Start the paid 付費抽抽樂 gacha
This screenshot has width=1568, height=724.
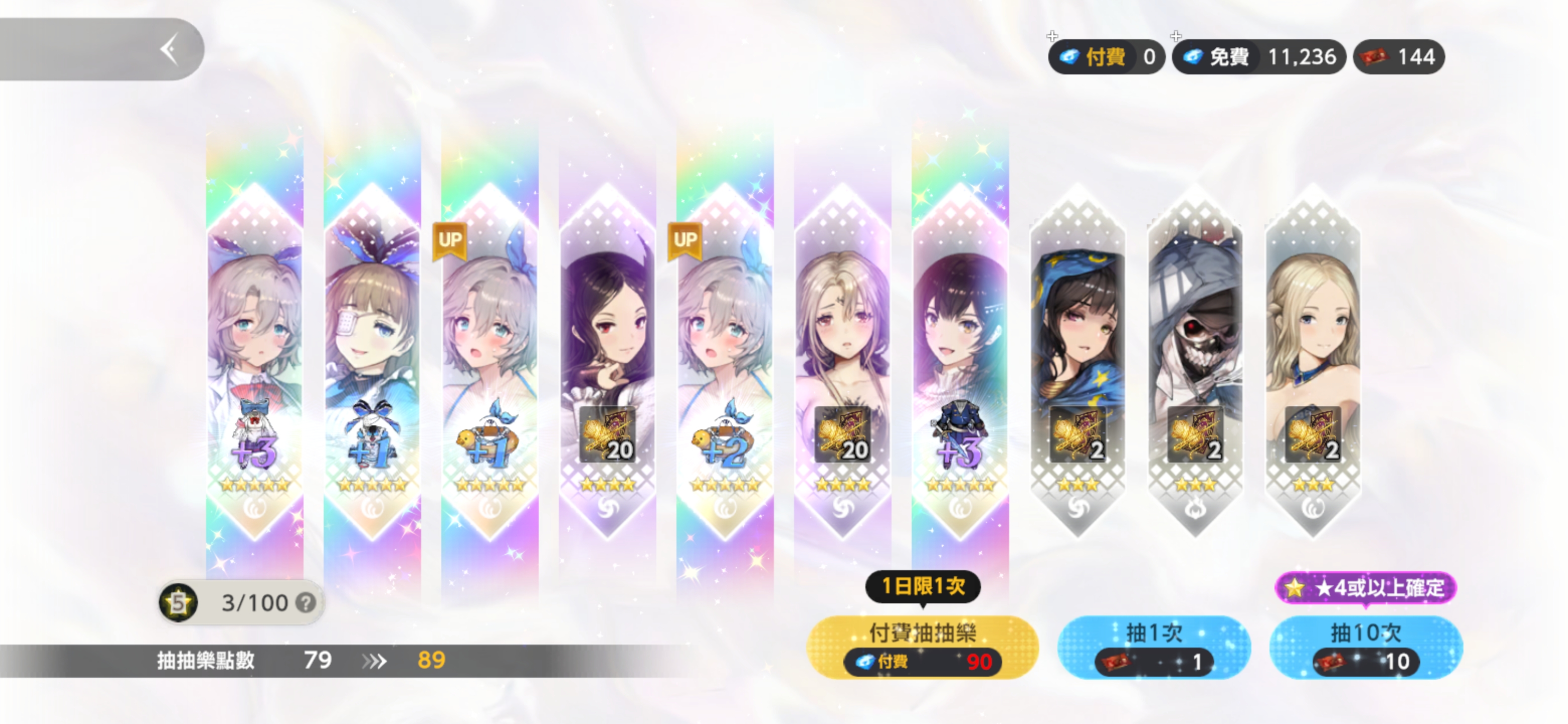(922, 647)
